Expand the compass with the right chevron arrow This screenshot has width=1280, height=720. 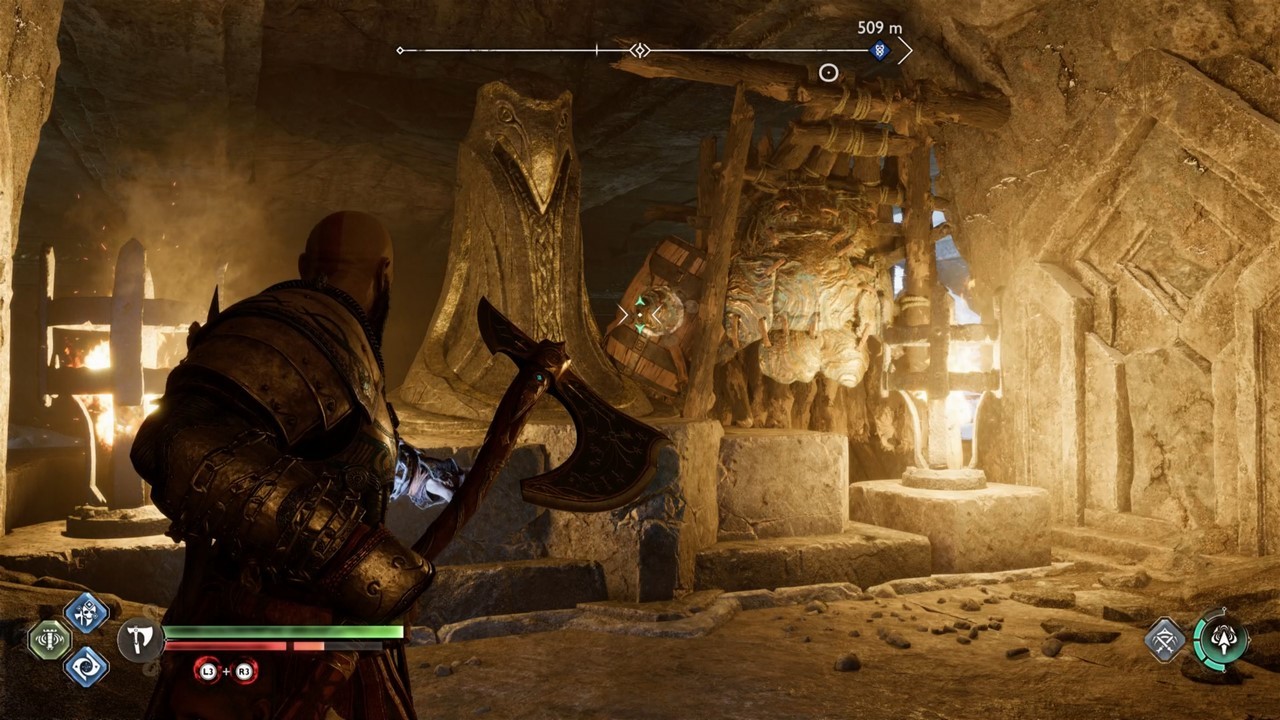[x=908, y=49]
